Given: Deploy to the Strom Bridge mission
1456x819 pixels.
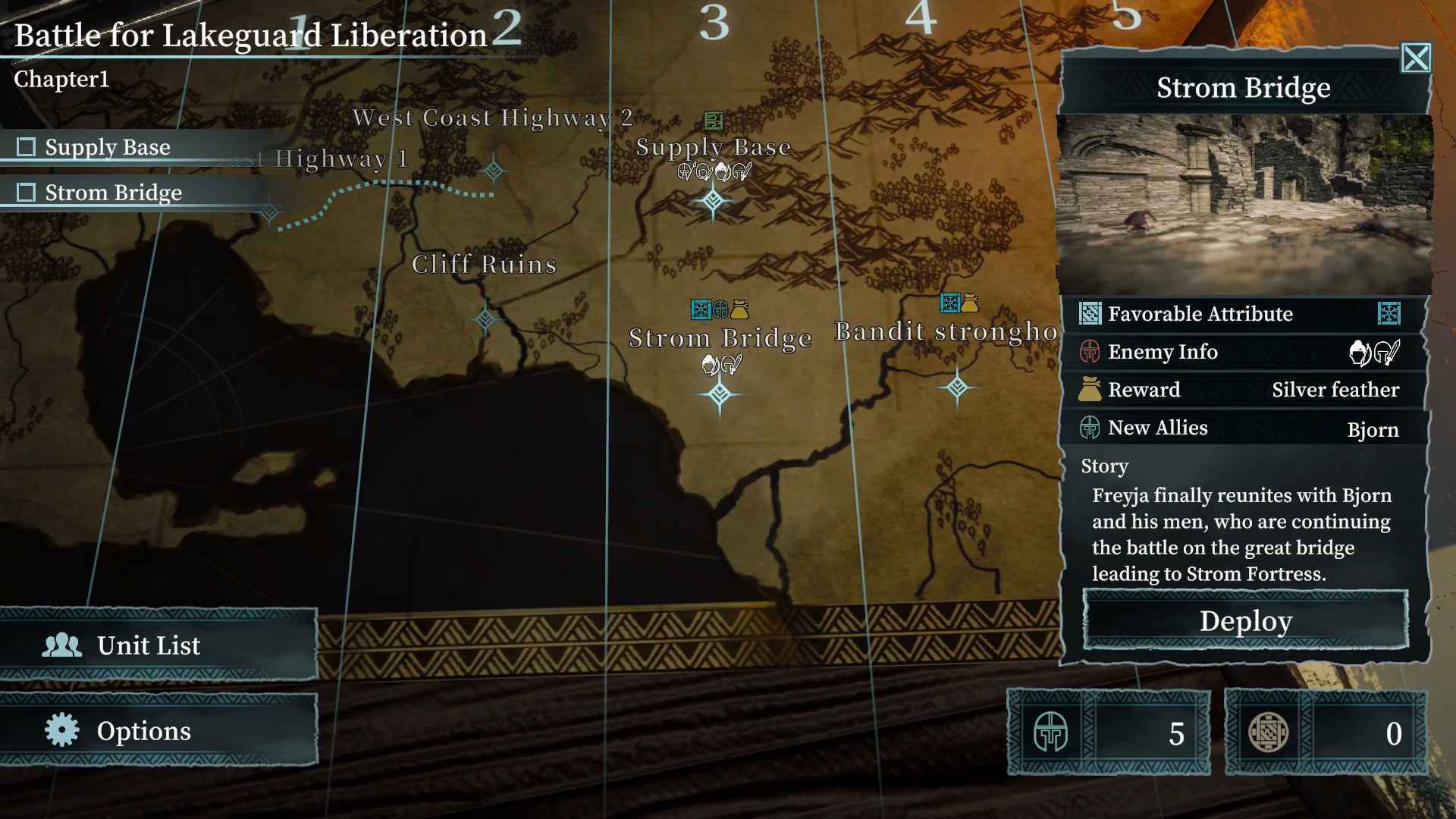Looking at the screenshot, I should click(1245, 620).
